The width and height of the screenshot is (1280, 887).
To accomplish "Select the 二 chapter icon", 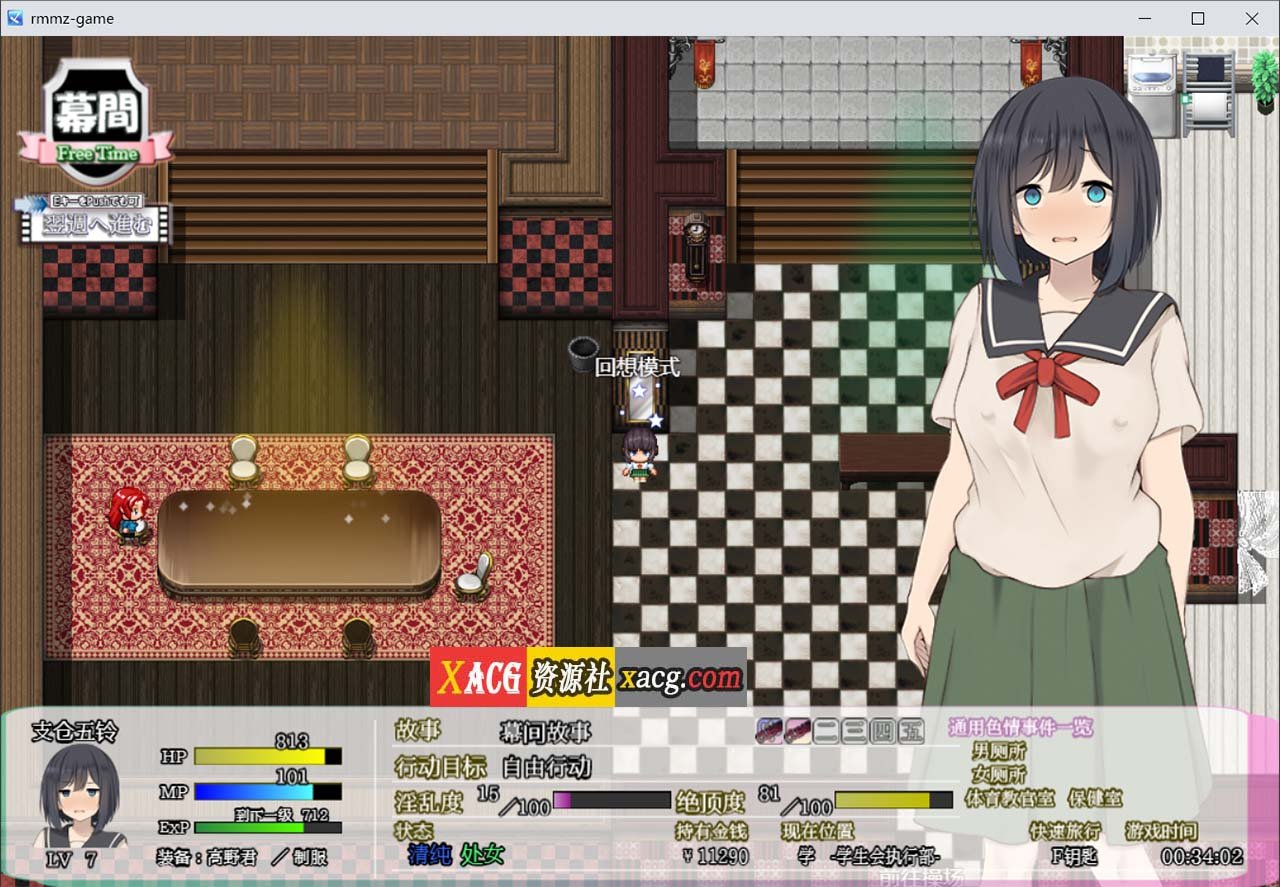I will [x=826, y=731].
